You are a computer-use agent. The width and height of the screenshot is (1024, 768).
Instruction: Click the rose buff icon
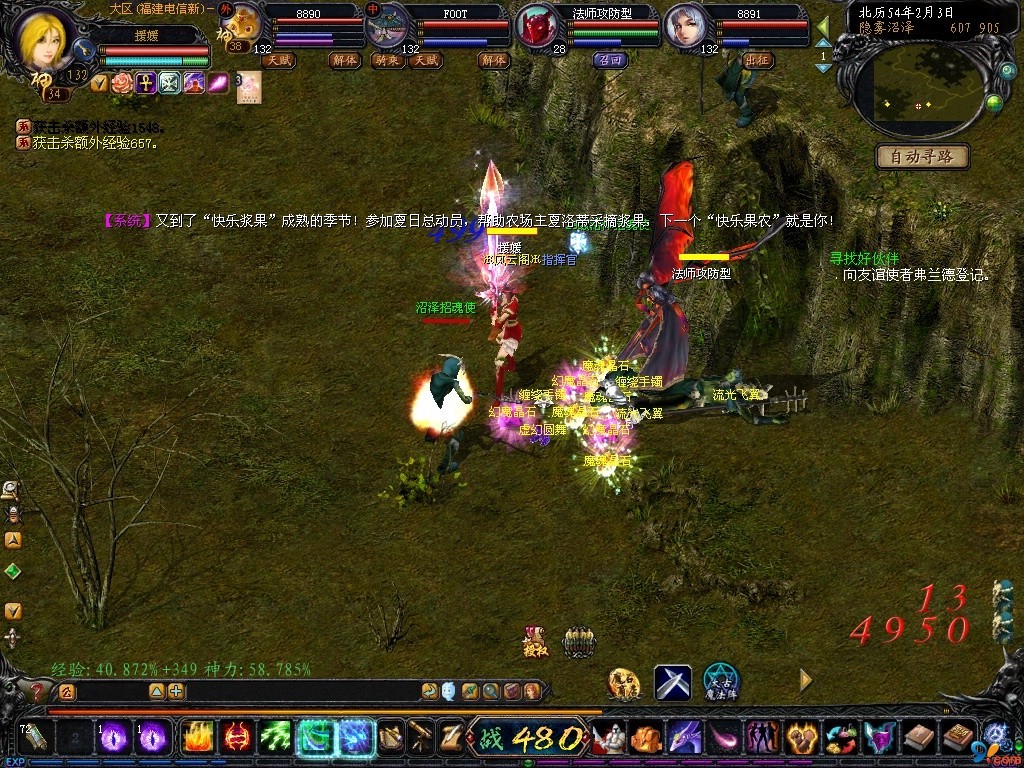pyautogui.click(x=123, y=83)
